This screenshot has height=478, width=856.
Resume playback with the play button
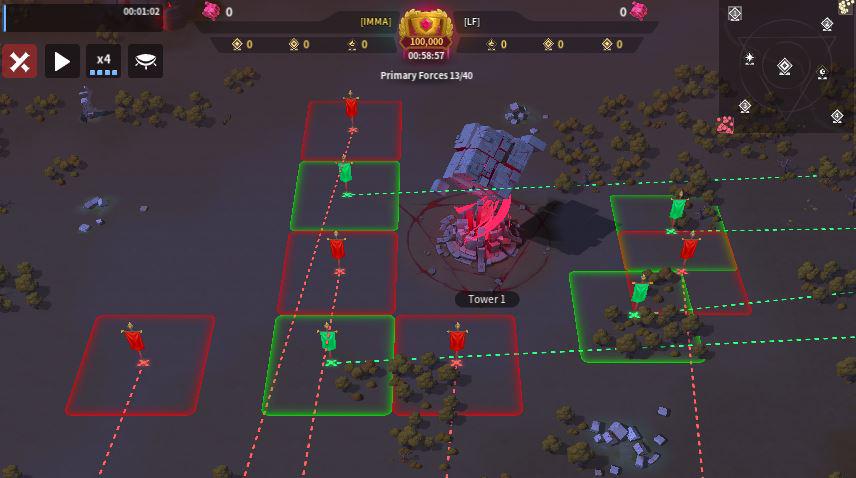click(62, 61)
